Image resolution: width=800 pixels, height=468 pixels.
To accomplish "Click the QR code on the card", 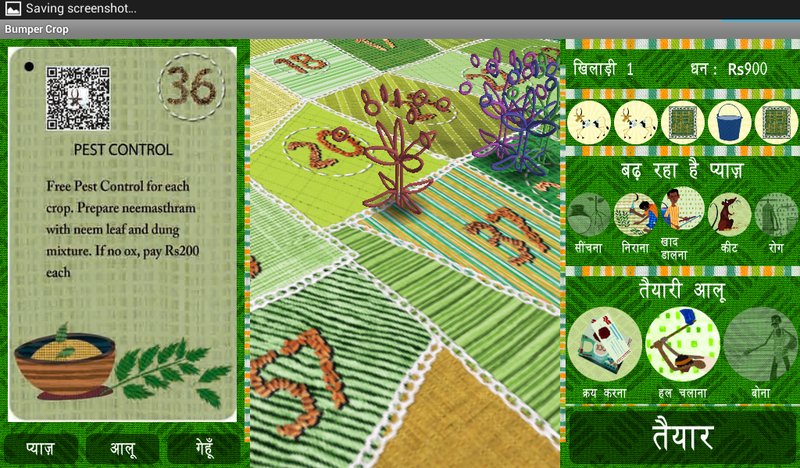I will [x=78, y=98].
